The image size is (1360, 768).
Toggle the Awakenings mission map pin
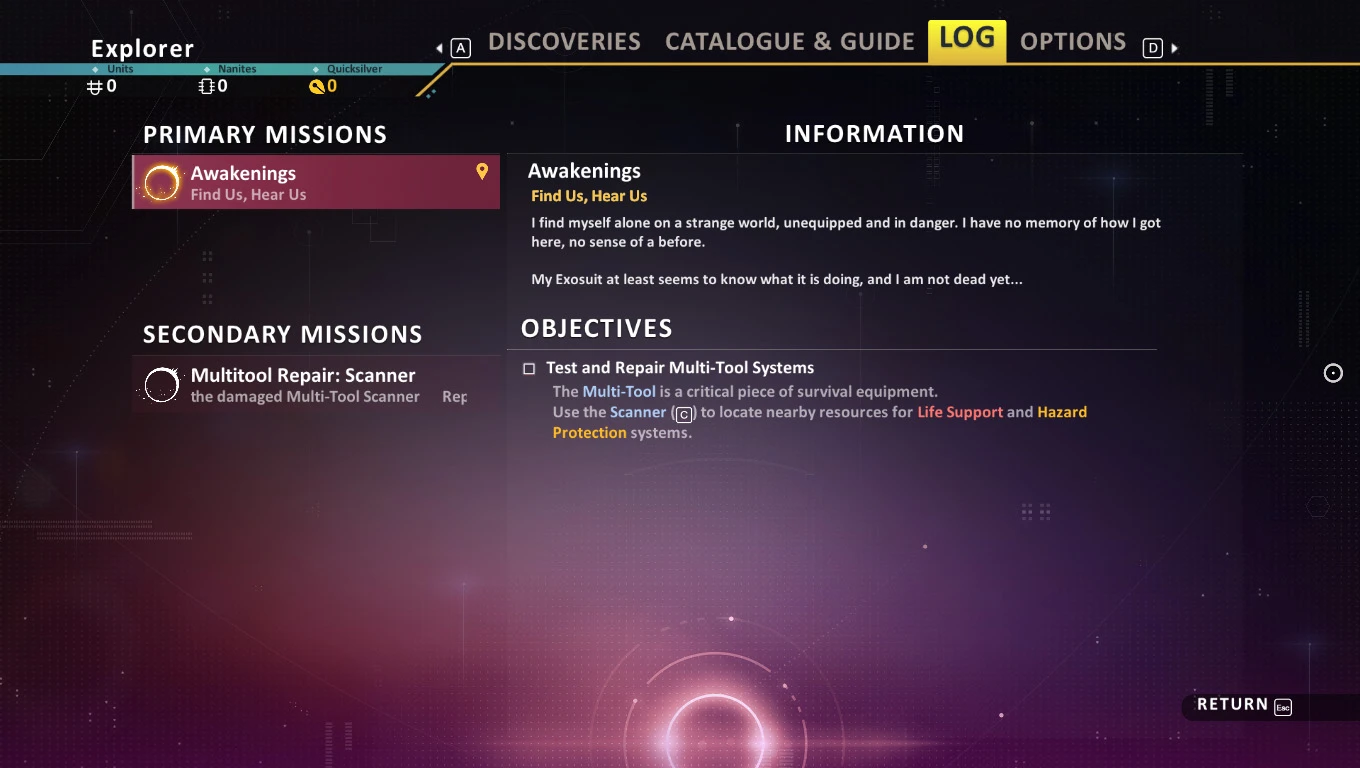point(482,172)
